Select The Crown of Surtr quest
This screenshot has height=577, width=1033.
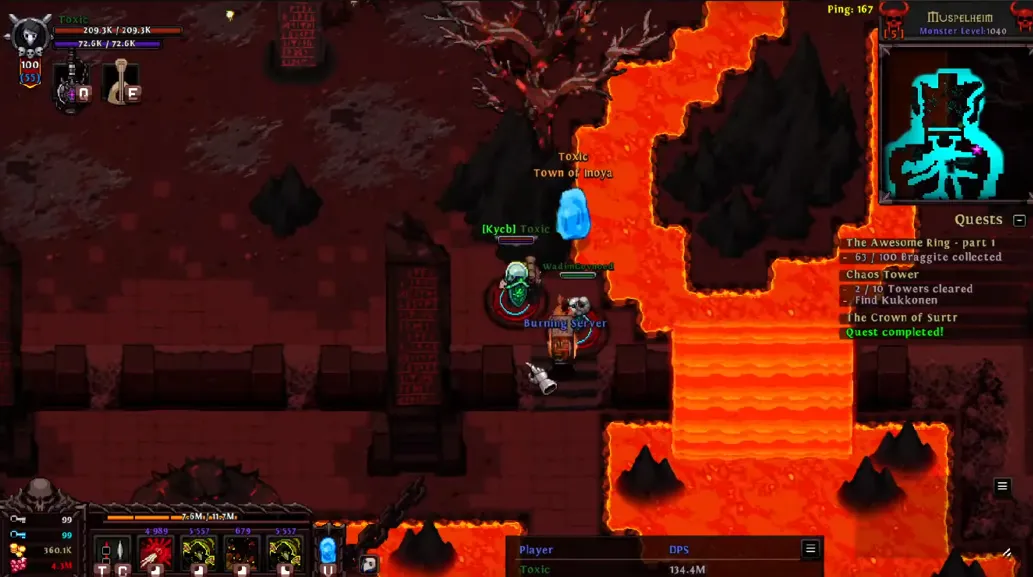click(901, 318)
